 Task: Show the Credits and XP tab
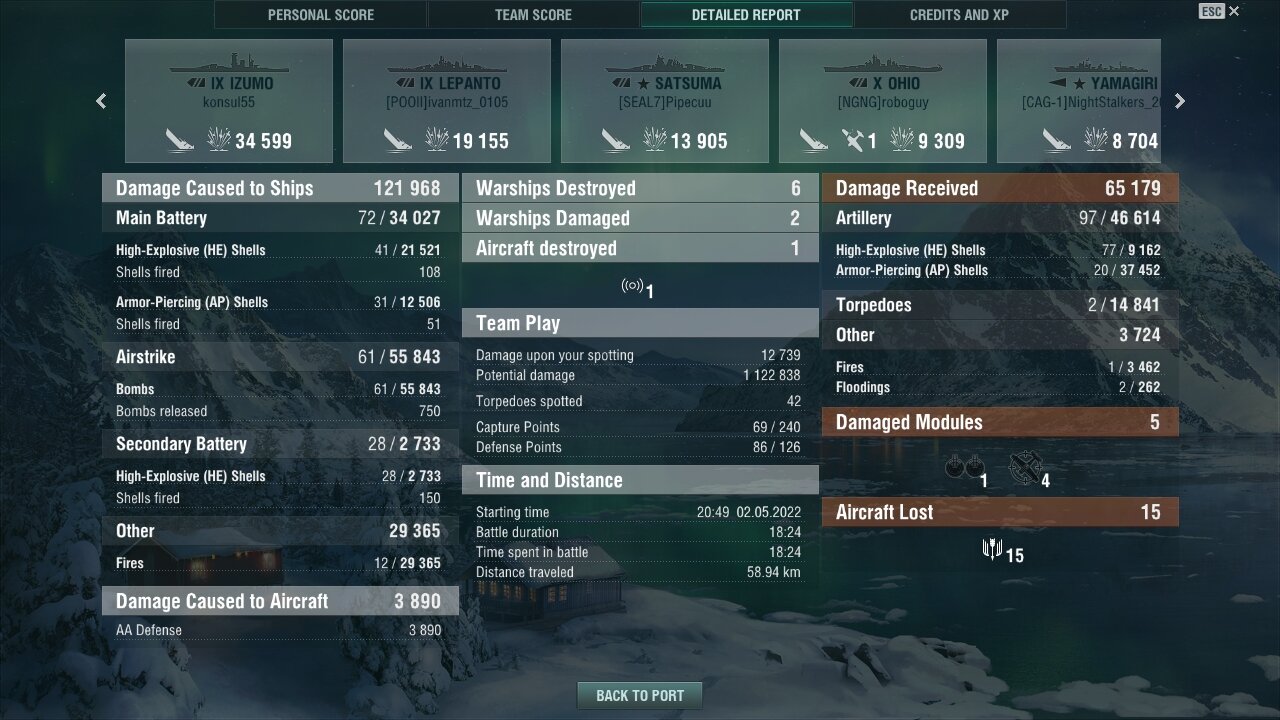pos(959,15)
